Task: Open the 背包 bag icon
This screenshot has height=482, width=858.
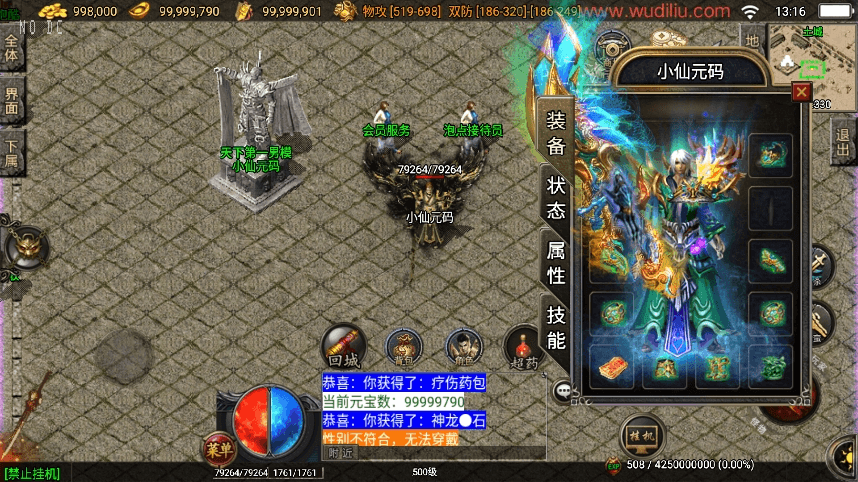Action: coord(404,346)
